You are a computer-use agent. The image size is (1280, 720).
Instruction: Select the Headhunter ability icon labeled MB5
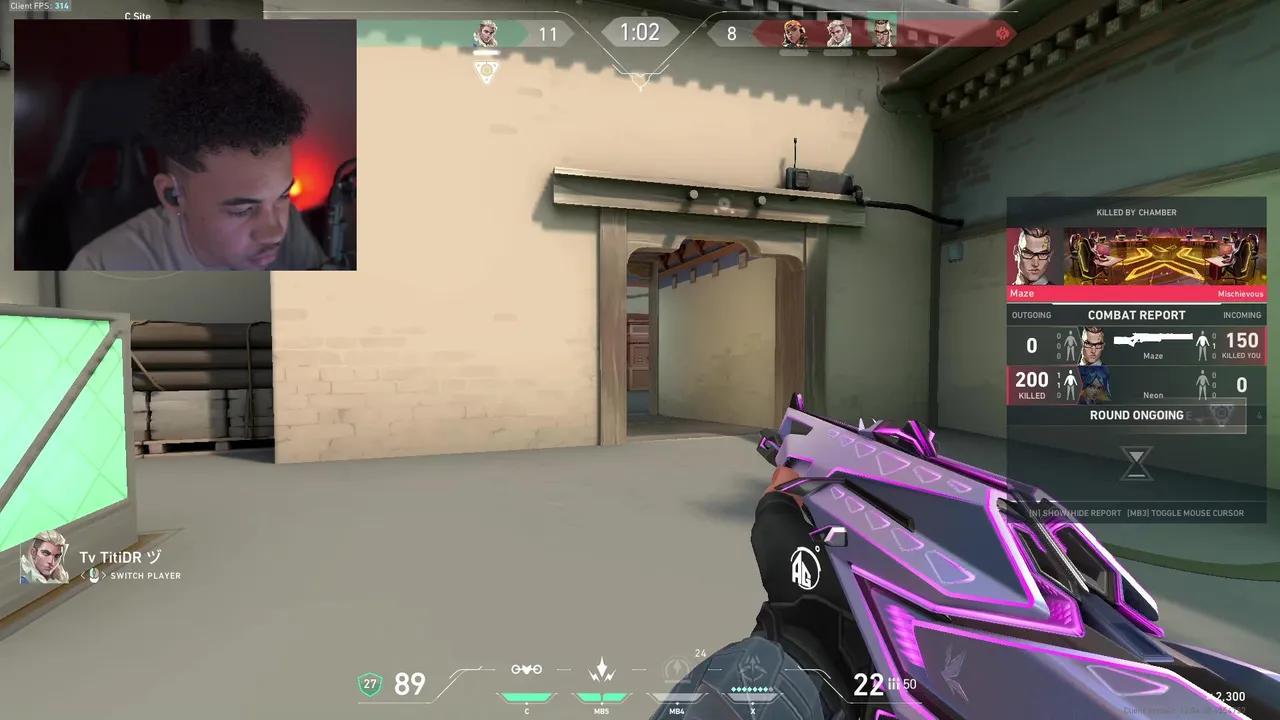[601, 690]
